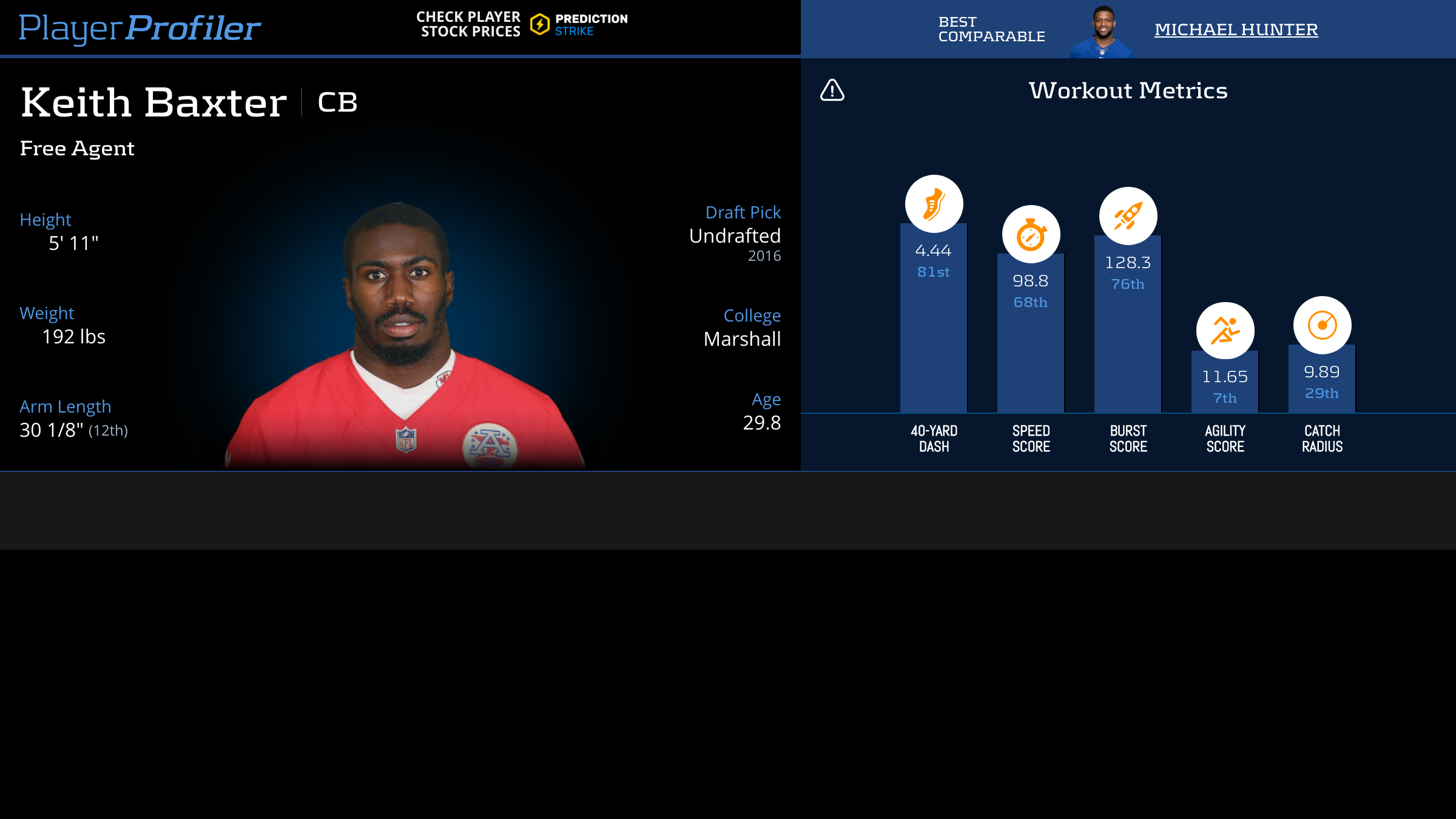This screenshot has width=1456, height=819.
Task: Select the Catch Radius target icon
Action: 1322,325
